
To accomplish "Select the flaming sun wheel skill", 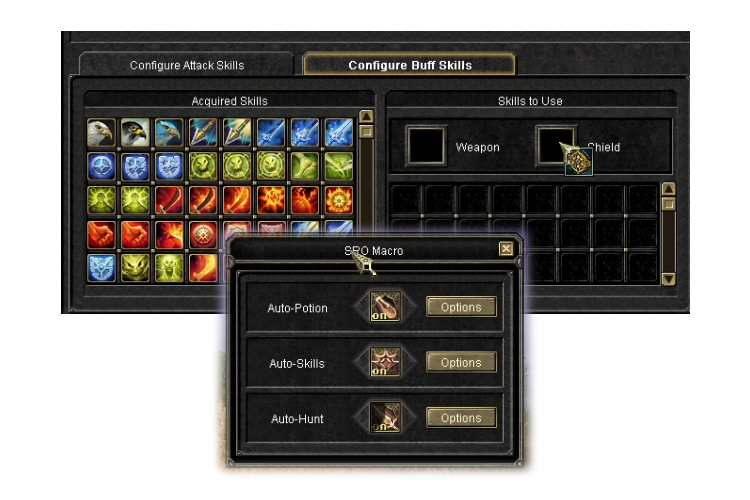I will [x=338, y=200].
